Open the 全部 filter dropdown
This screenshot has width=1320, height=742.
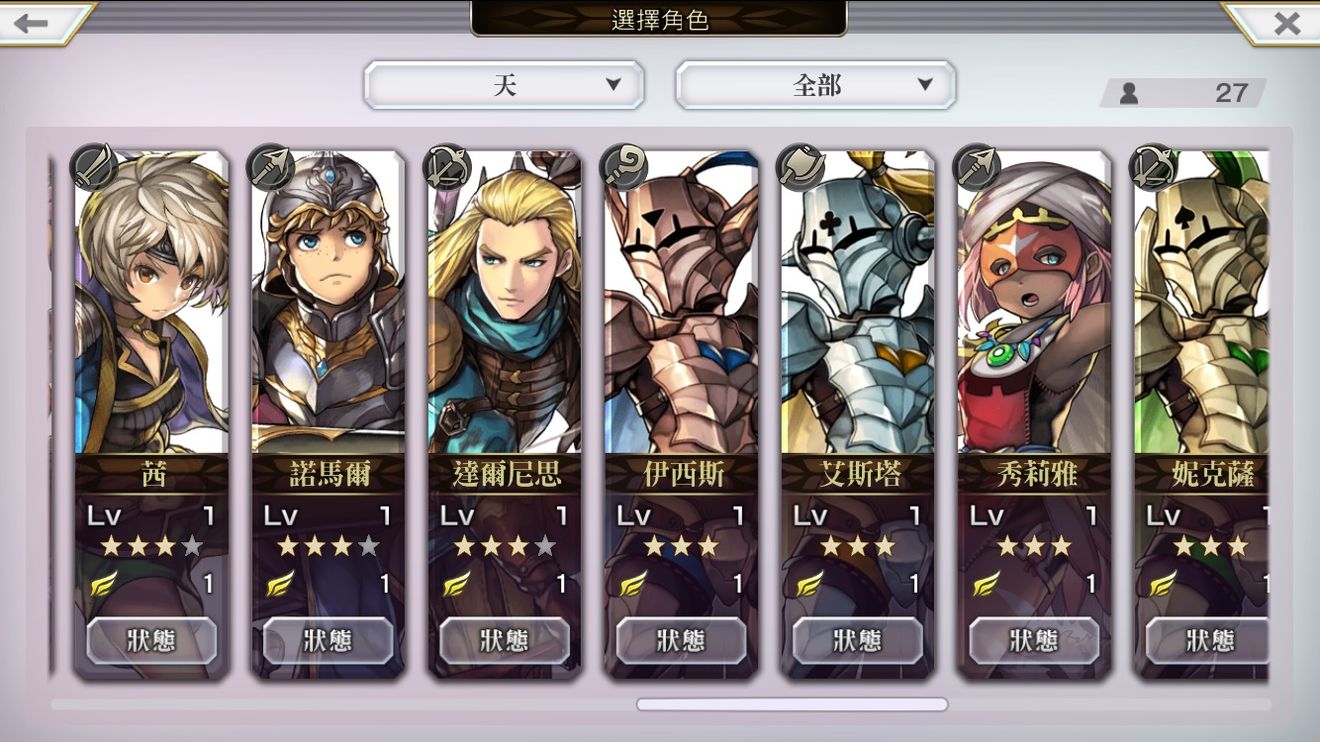tap(816, 86)
